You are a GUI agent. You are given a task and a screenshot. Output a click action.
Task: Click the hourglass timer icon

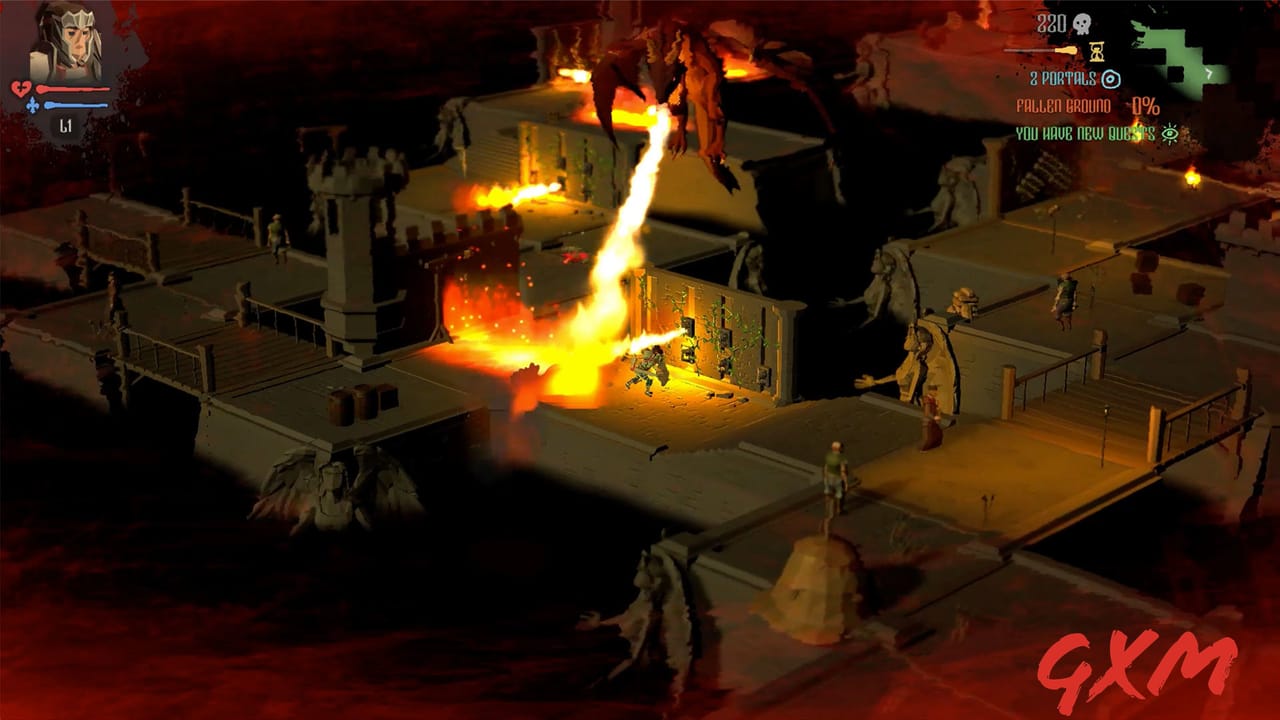coord(1096,50)
